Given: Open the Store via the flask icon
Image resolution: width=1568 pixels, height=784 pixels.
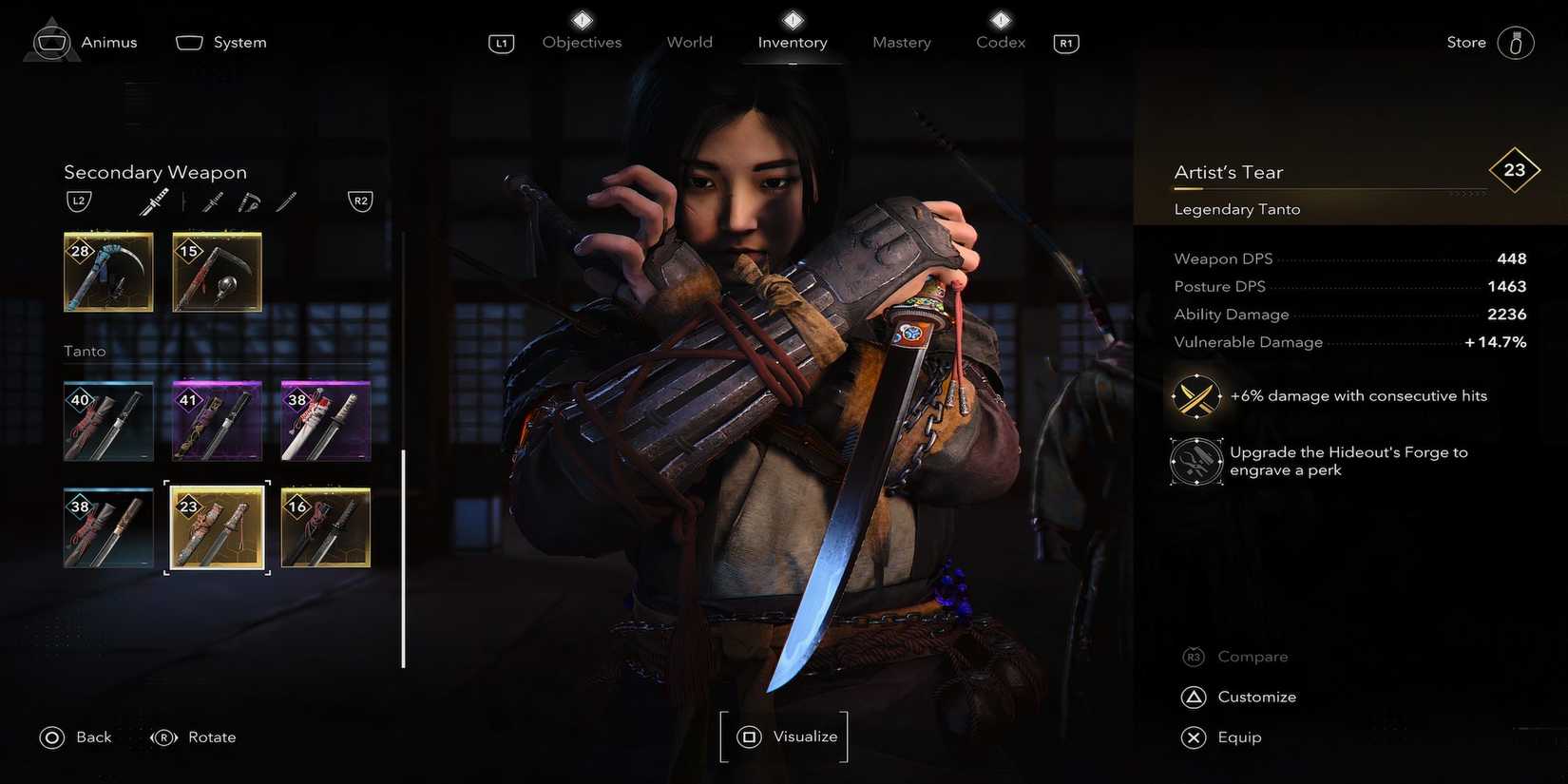Looking at the screenshot, I should [x=1516, y=42].
